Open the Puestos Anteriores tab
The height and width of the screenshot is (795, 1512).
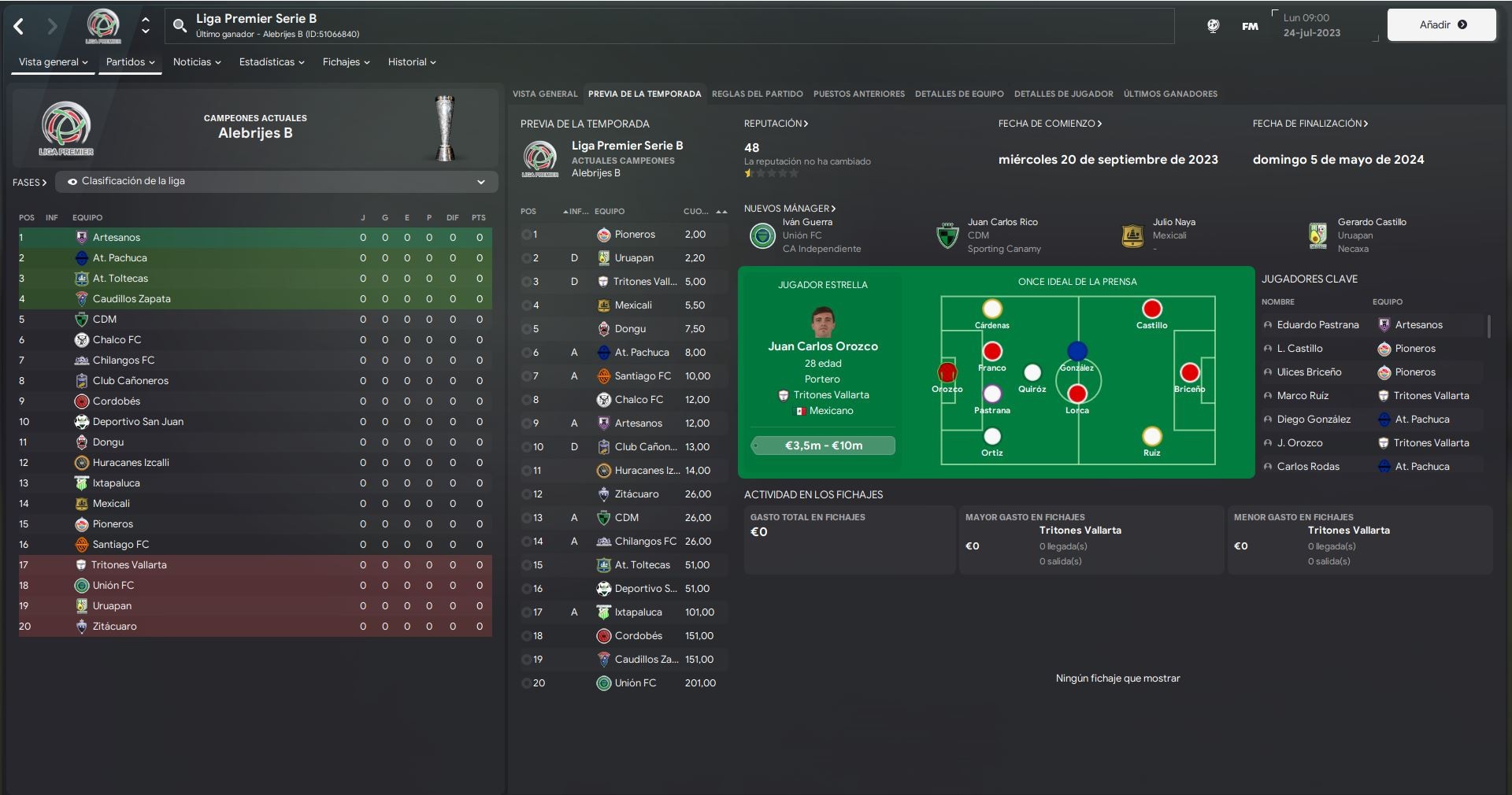[x=858, y=94]
